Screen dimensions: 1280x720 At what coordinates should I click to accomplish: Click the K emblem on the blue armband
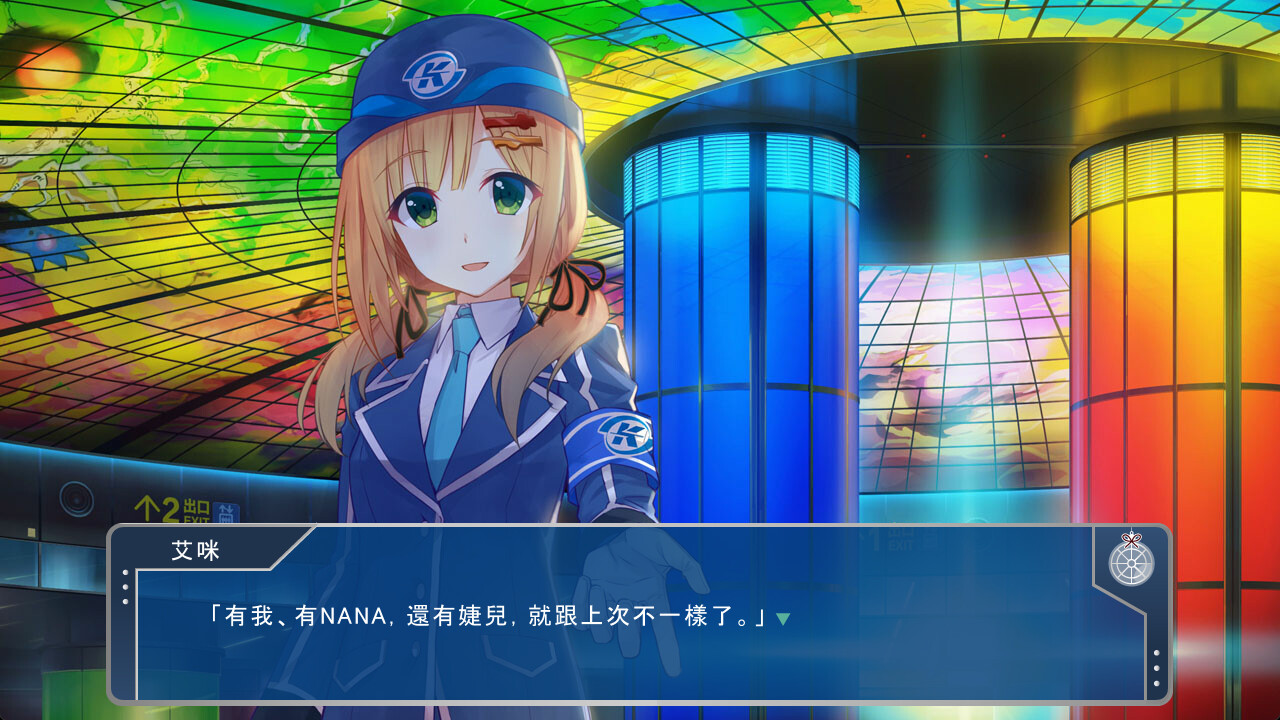click(x=621, y=434)
